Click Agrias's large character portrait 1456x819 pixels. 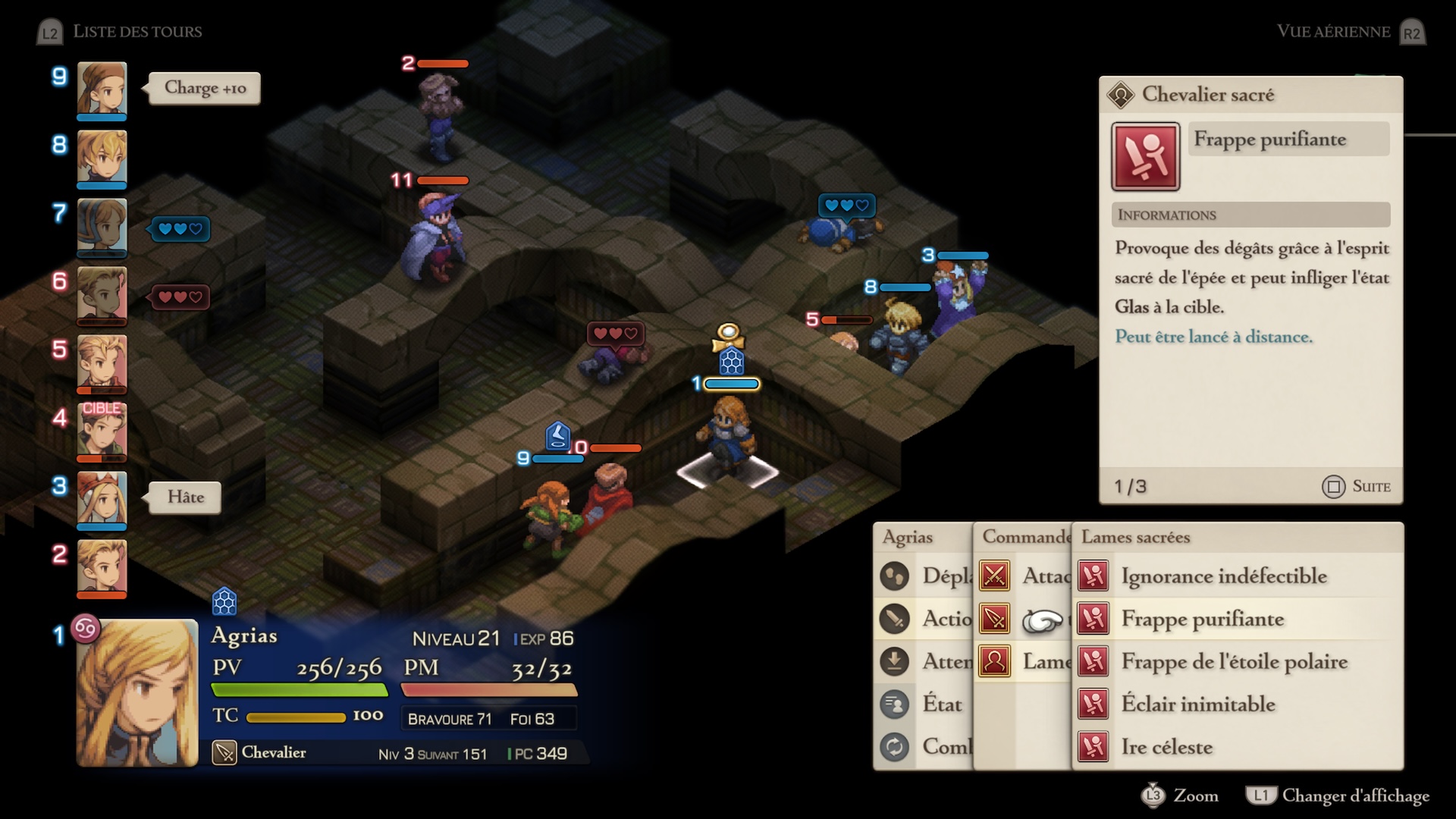pyautogui.click(x=137, y=692)
